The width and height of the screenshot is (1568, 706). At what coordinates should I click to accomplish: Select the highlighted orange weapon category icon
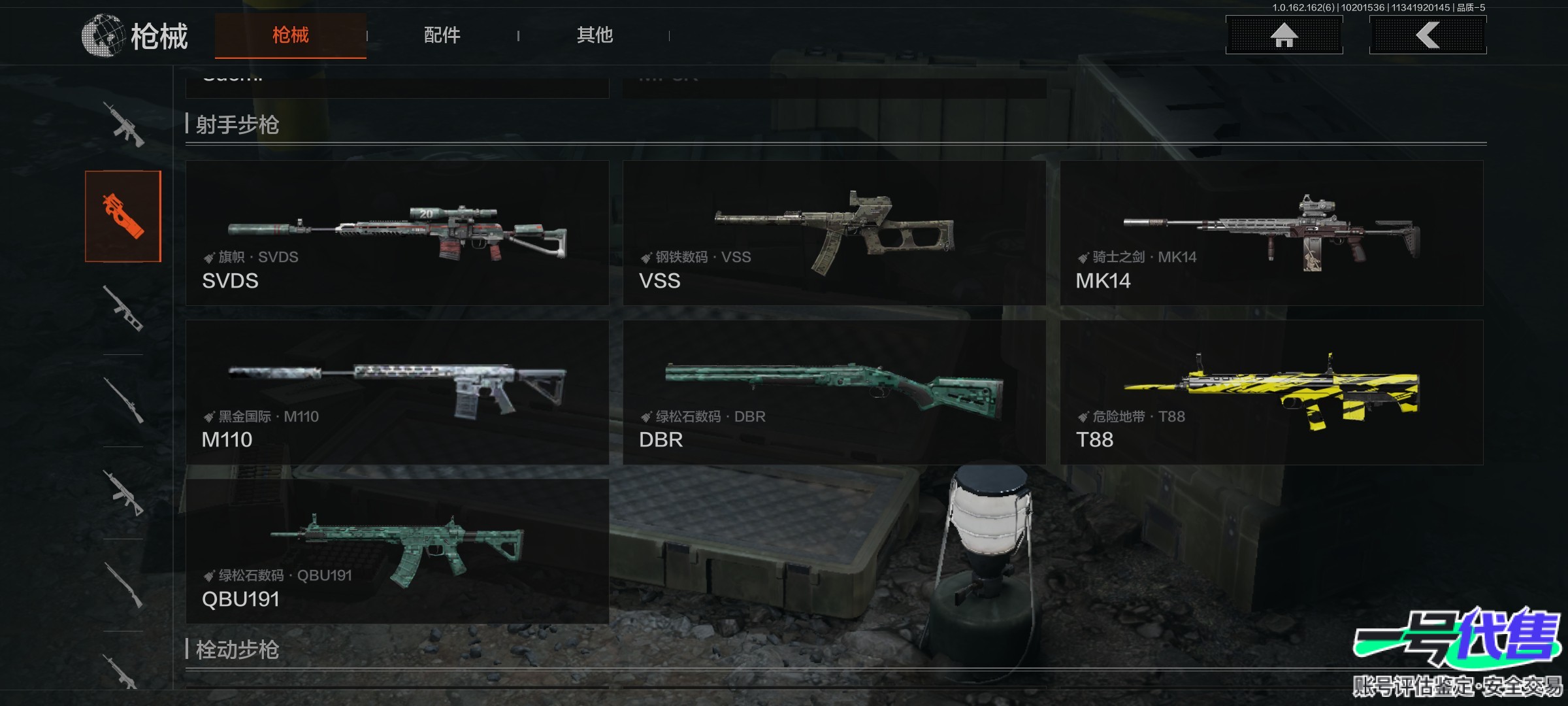pos(123,216)
